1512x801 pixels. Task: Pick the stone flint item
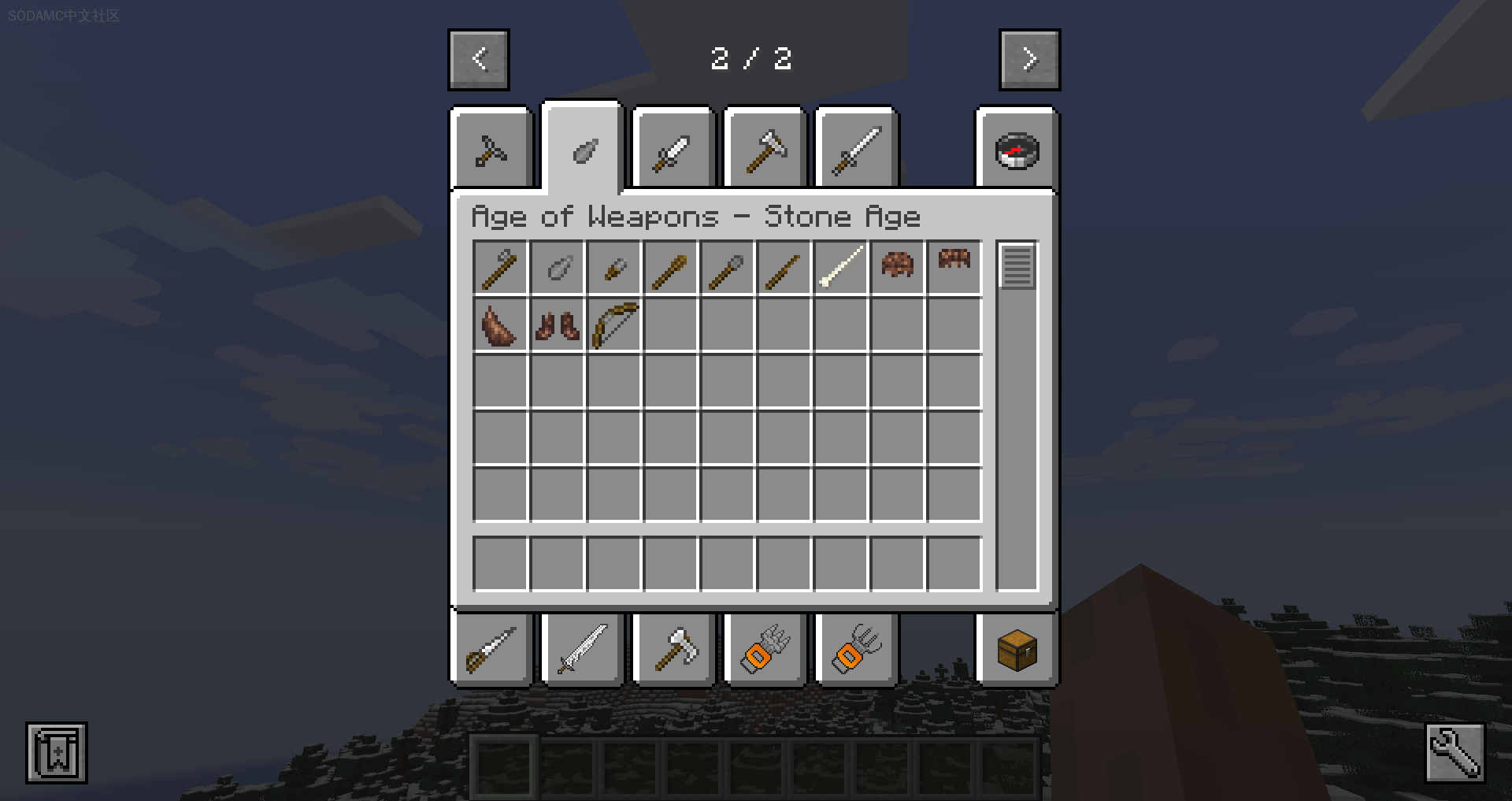pos(558,269)
